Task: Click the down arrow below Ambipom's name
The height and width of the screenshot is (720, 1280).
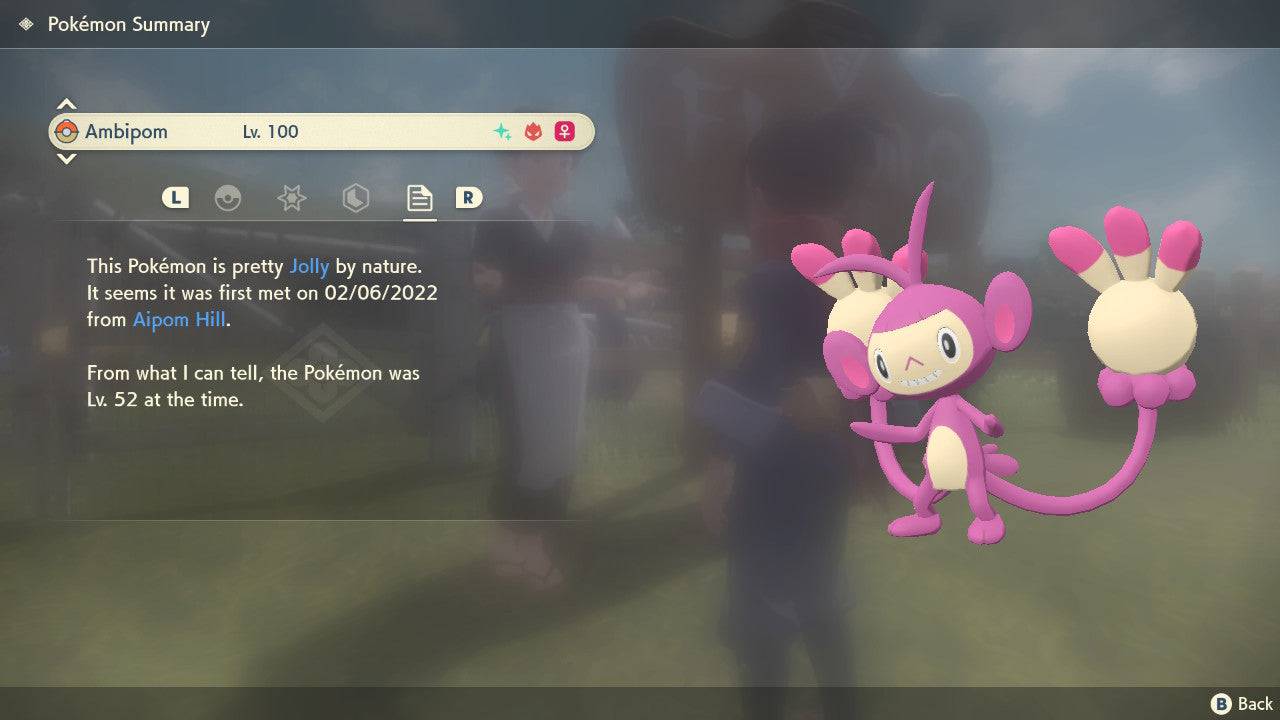Action: 66,158
